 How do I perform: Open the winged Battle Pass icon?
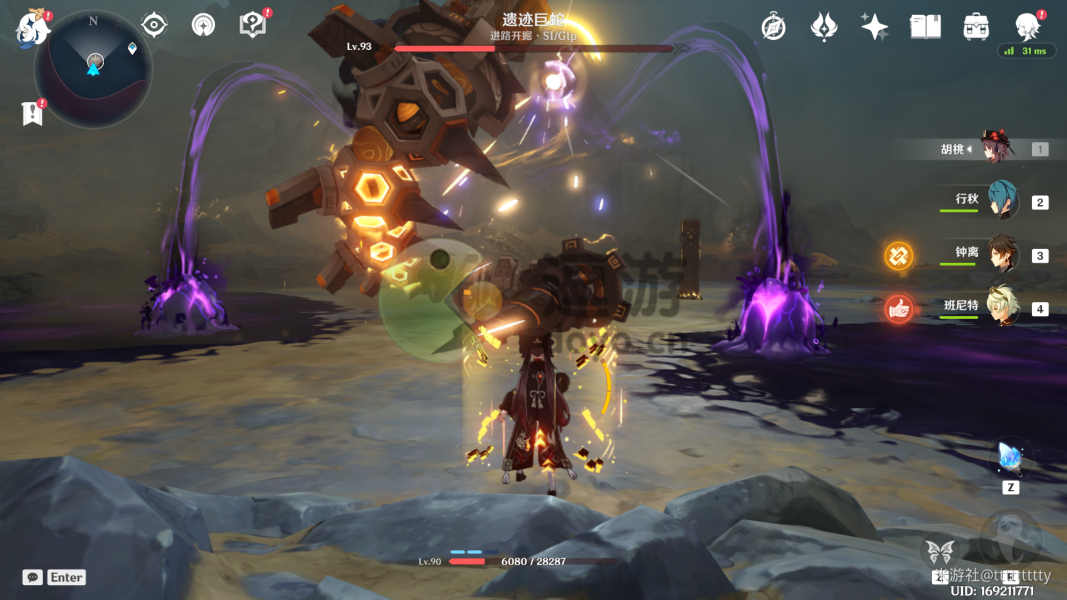click(824, 27)
